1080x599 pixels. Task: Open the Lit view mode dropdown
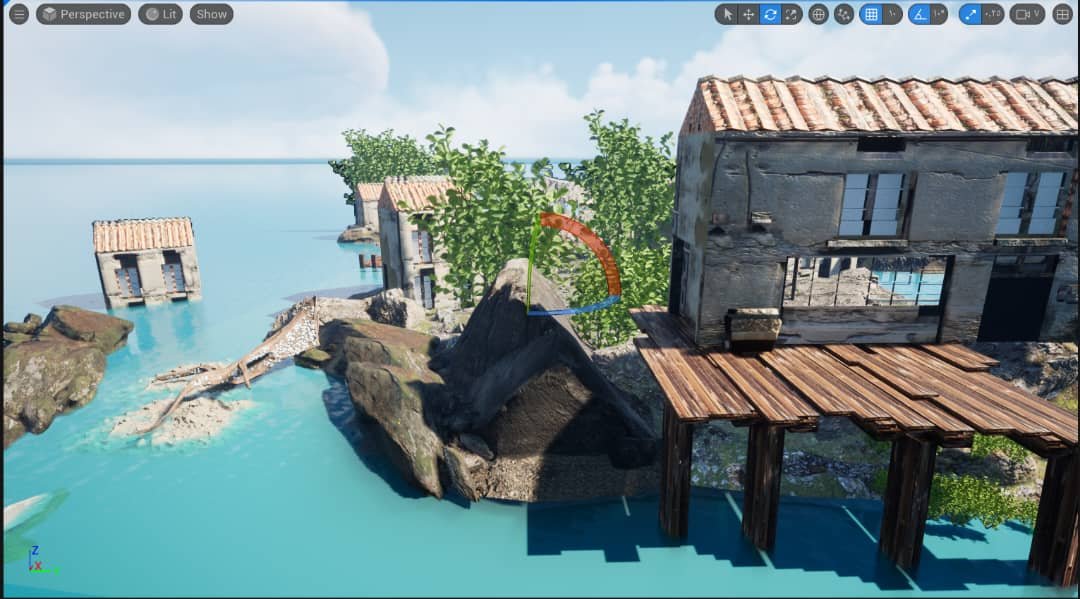(160, 14)
